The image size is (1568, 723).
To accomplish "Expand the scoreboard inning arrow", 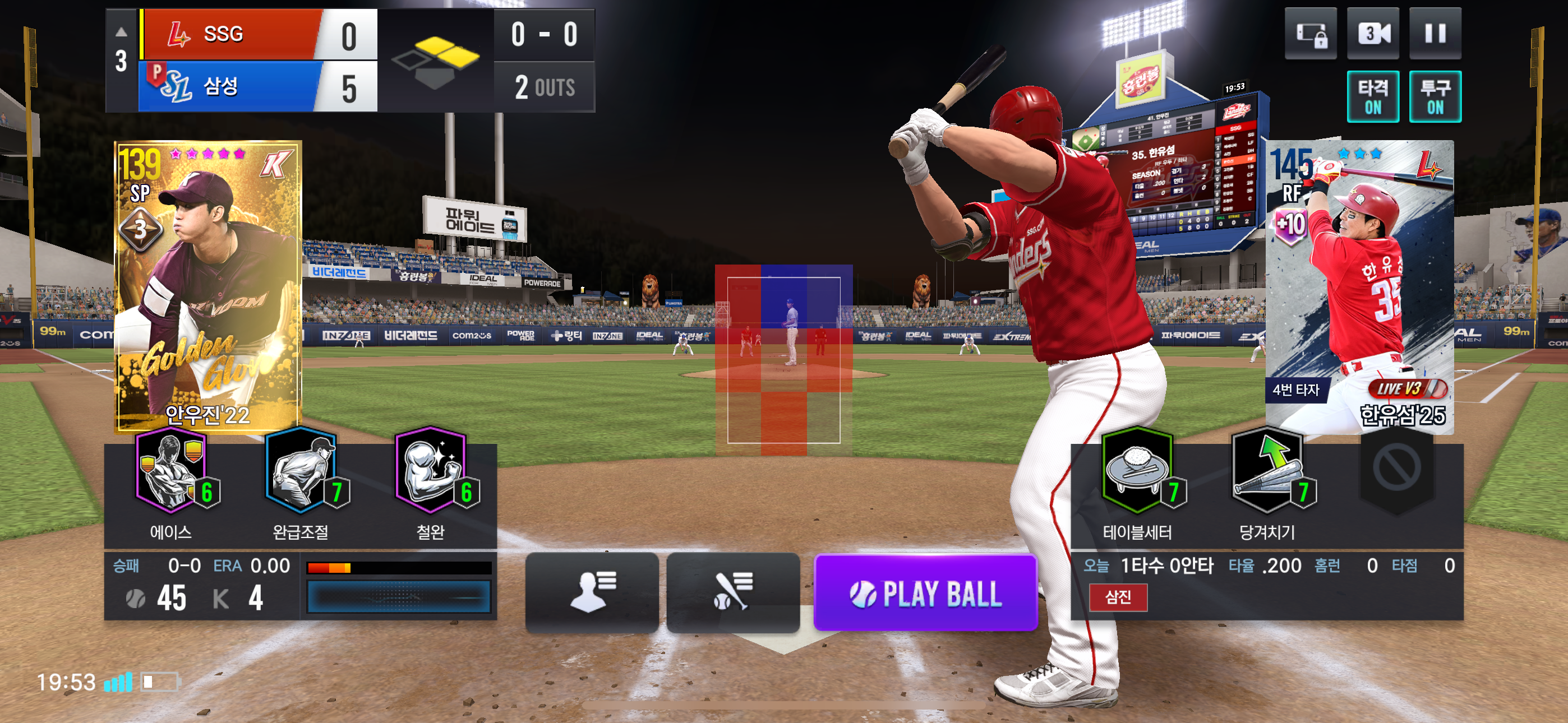I will point(121,31).
